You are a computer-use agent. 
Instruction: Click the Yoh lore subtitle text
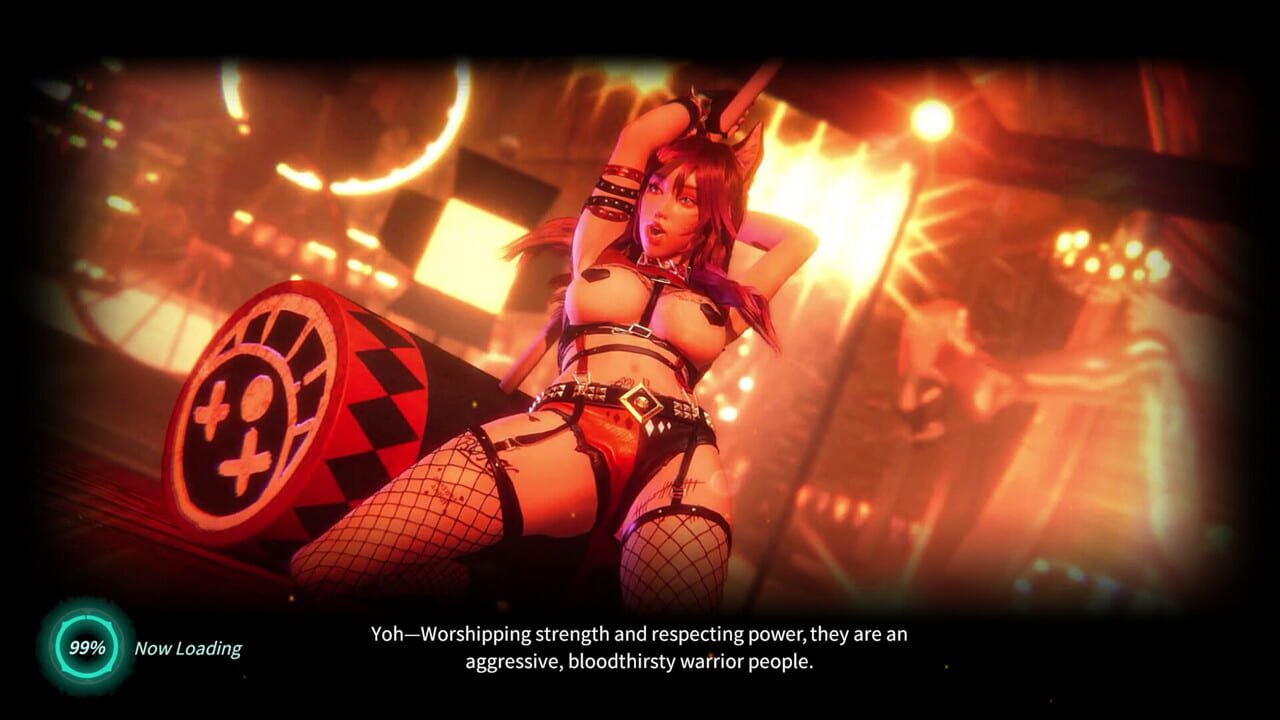640,646
